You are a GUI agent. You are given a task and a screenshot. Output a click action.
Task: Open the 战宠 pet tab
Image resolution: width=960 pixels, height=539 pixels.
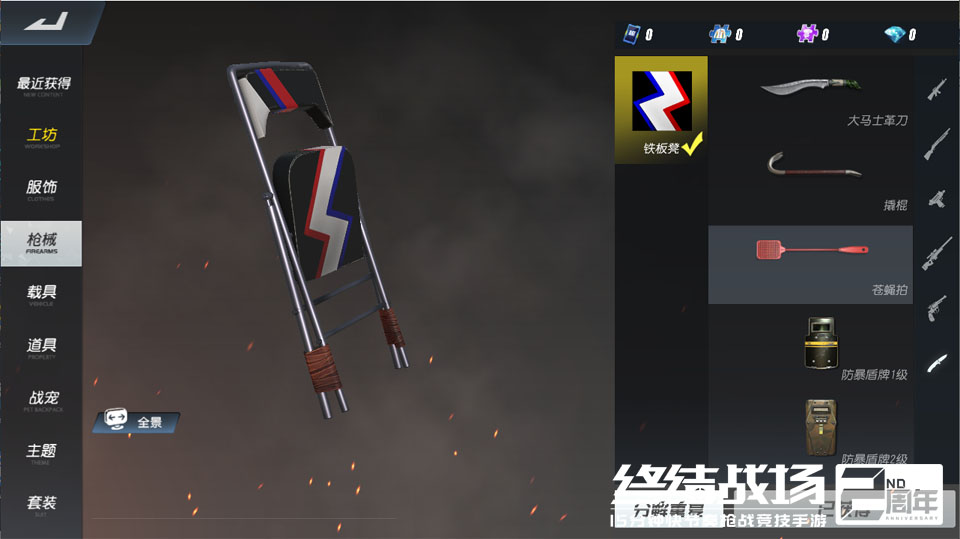[42, 400]
